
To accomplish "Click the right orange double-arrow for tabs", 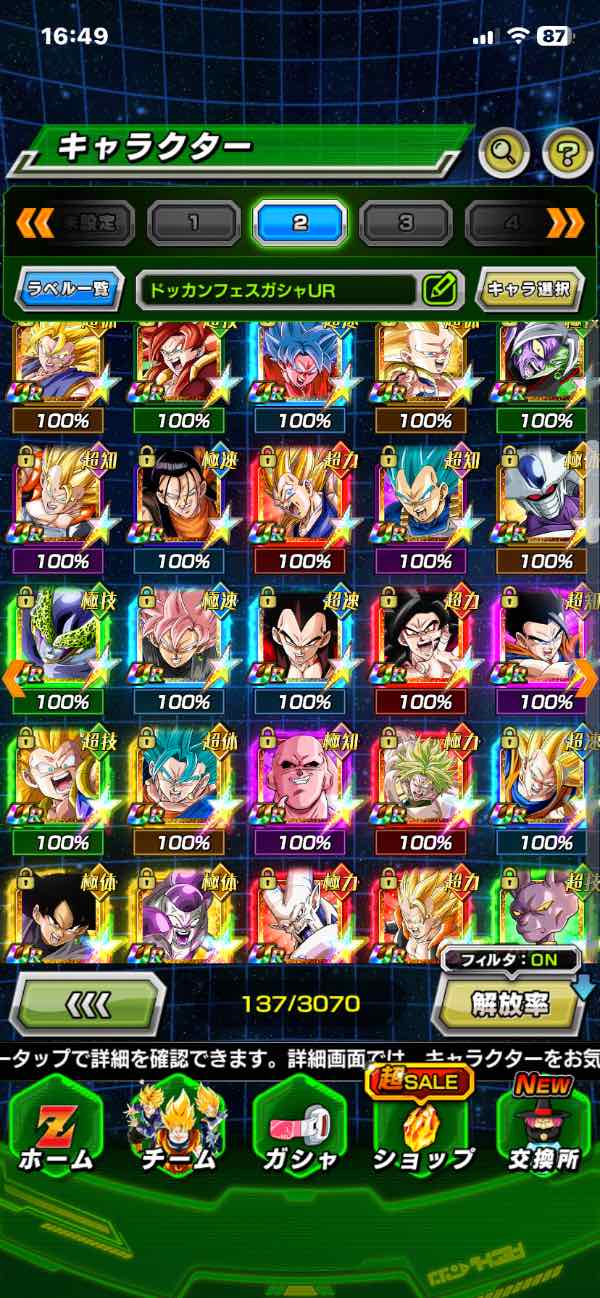I will coord(565,222).
